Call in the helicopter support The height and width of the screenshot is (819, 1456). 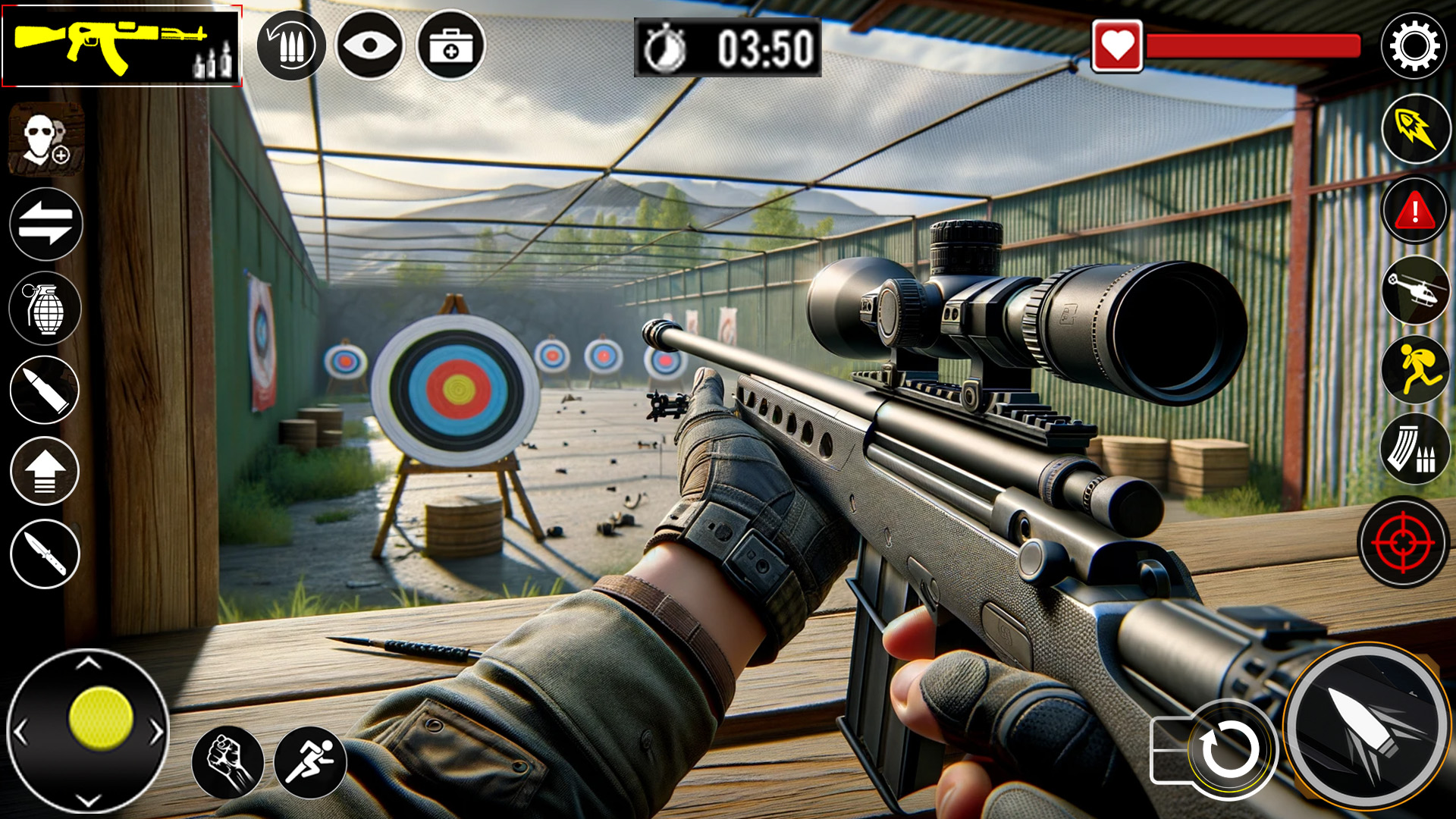pos(1416,290)
